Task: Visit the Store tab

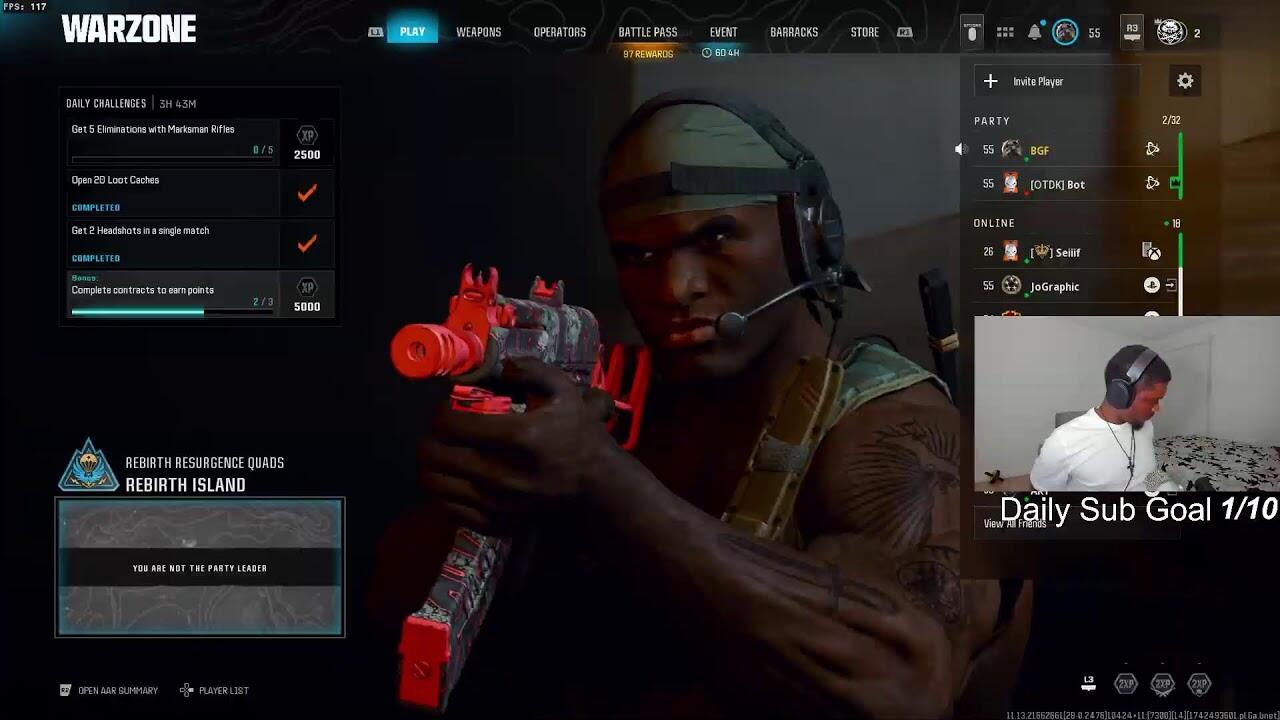Action: (864, 32)
